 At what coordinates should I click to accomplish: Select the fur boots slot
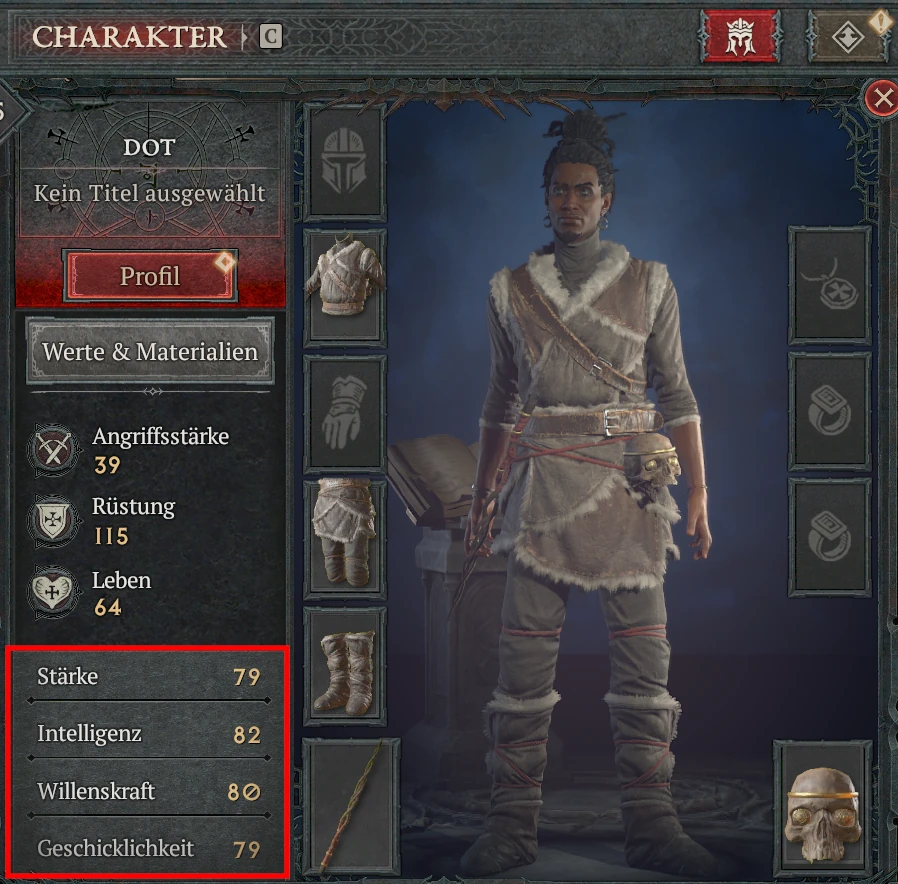pos(344,665)
